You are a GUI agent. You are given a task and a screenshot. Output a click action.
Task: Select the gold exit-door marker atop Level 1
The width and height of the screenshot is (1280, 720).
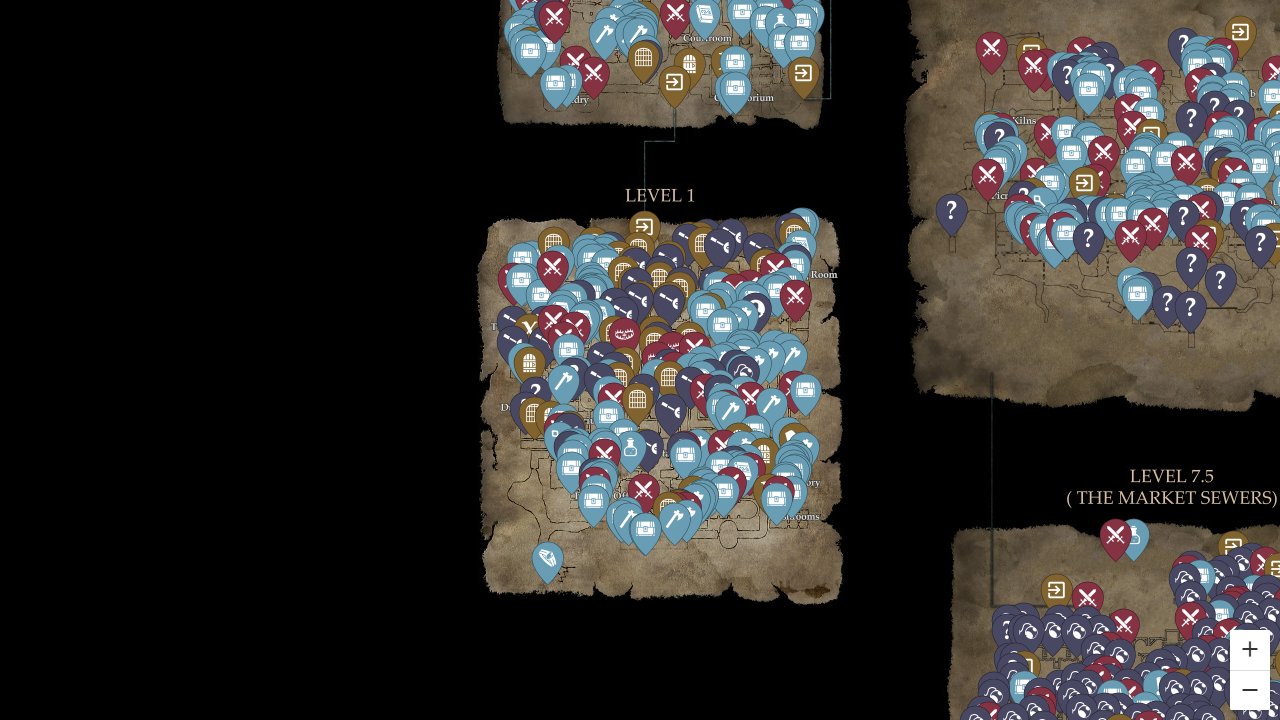(644, 224)
